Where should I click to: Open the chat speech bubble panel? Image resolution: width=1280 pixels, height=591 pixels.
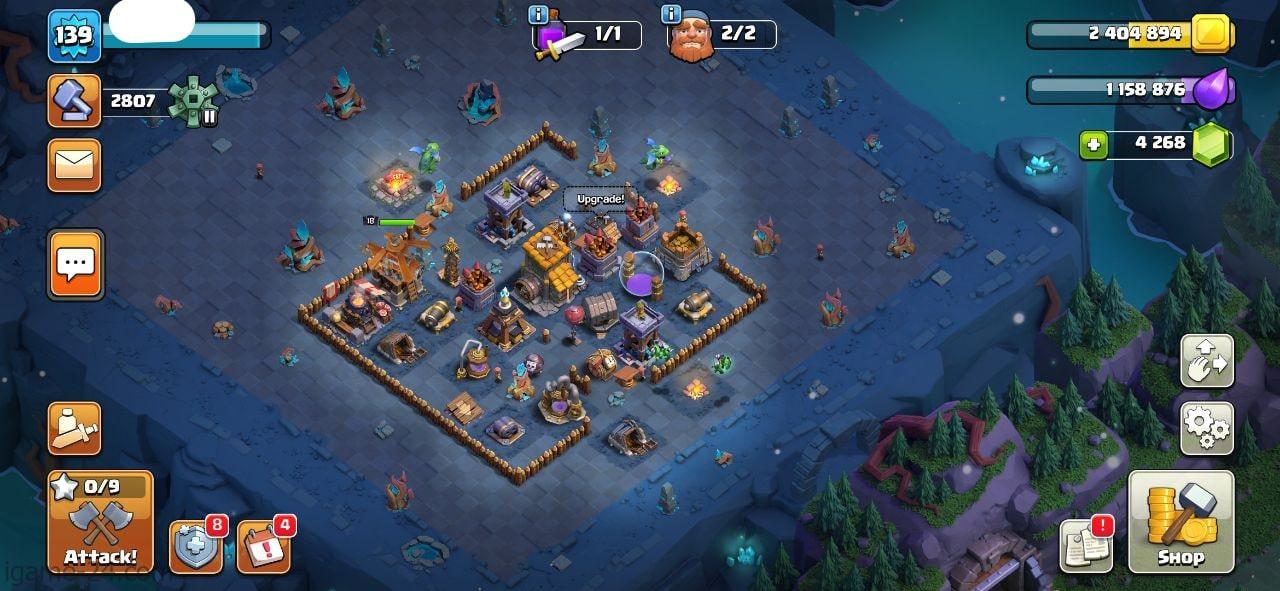coord(76,265)
